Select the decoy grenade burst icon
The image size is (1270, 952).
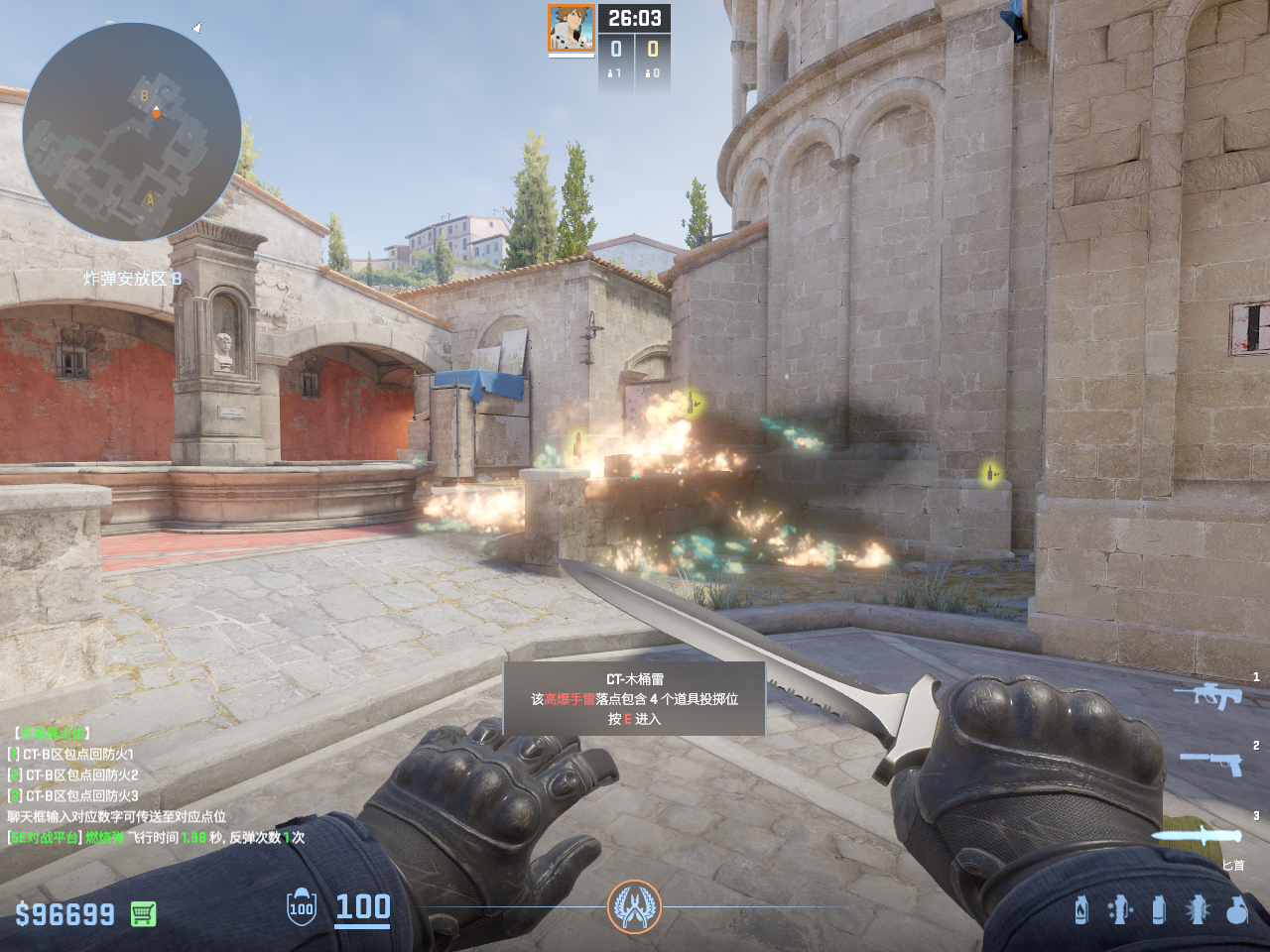pos(1198,909)
